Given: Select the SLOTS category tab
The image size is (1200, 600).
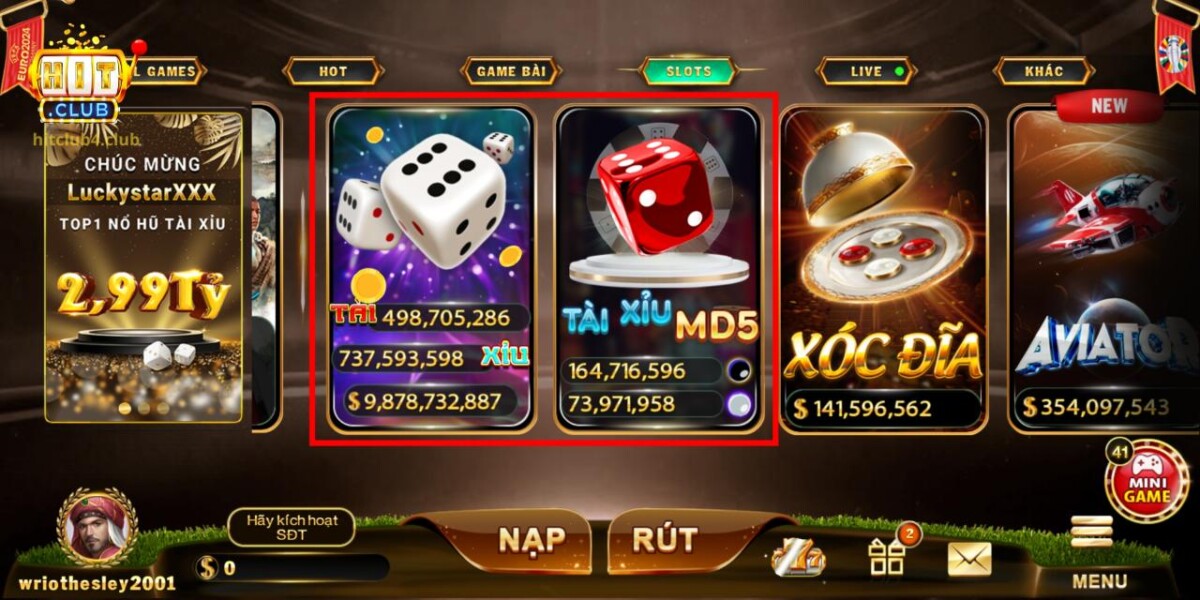Looking at the screenshot, I should (x=689, y=71).
